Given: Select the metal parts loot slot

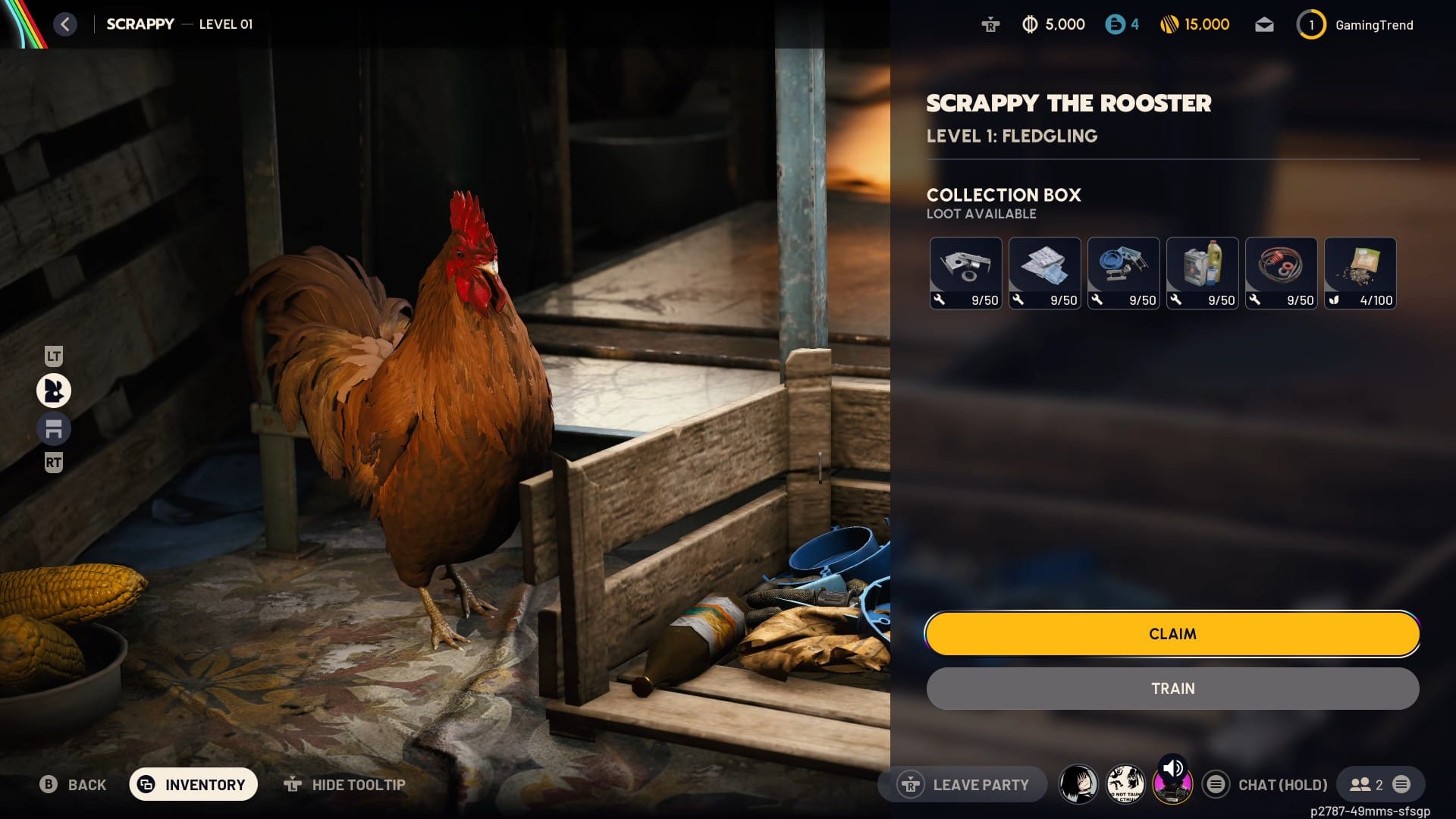Looking at the screenshot, I should tap(965, 273).
